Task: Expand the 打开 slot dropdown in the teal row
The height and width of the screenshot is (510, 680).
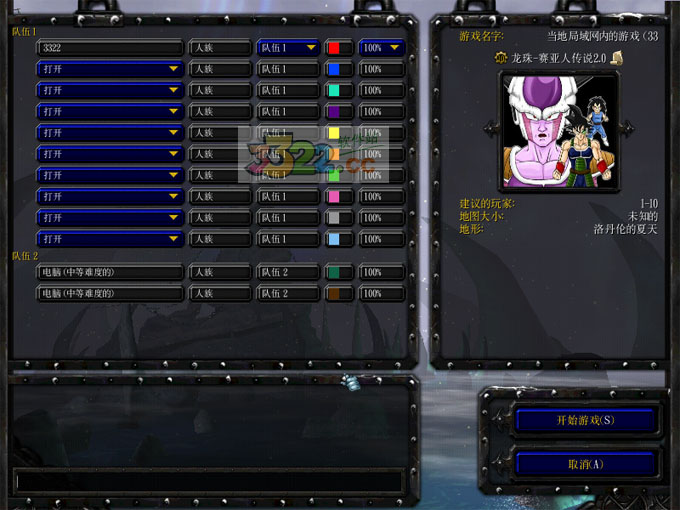Action: click(x=110, y=90)
